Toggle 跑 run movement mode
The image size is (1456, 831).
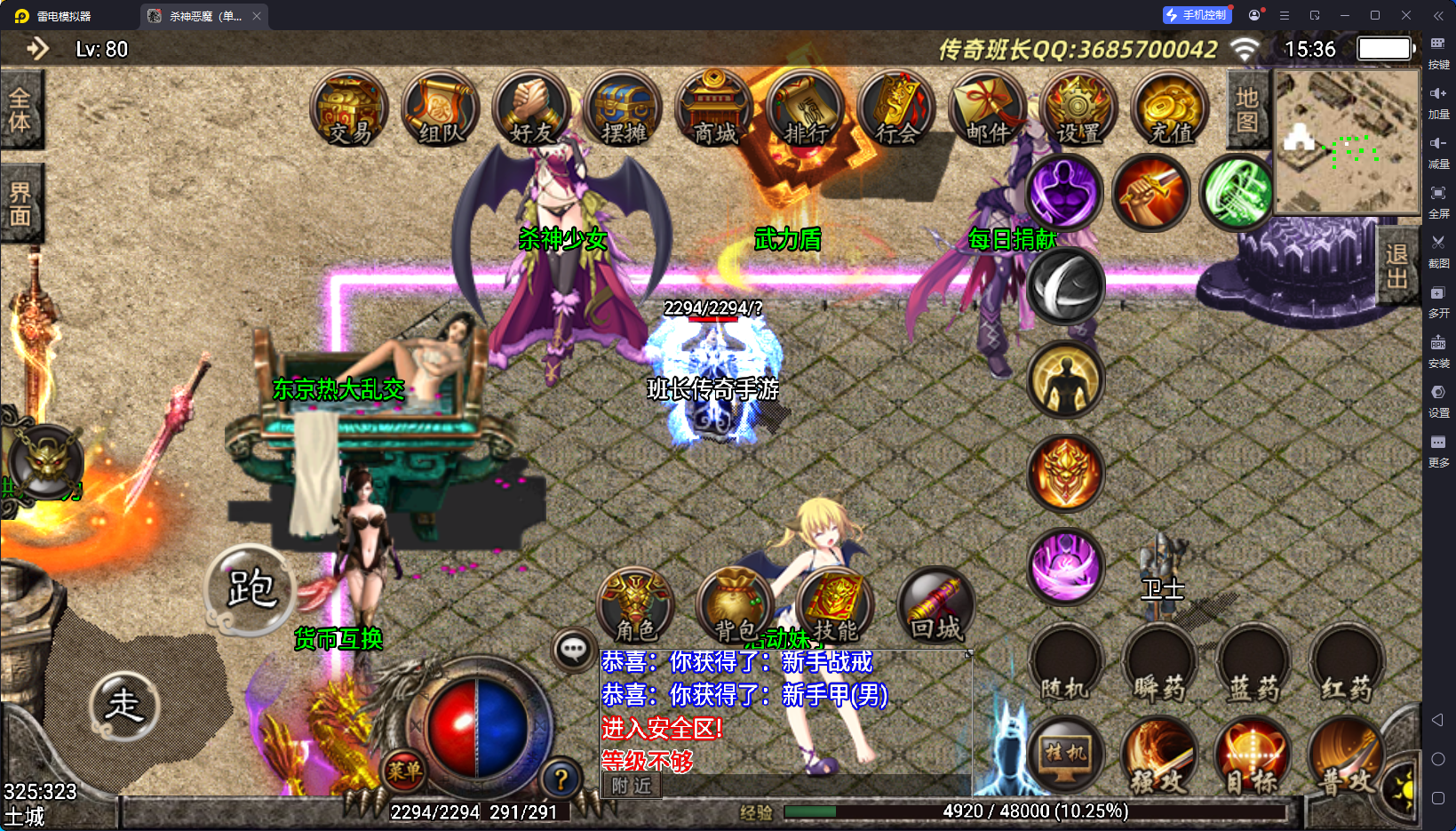(x=251, y=588)
